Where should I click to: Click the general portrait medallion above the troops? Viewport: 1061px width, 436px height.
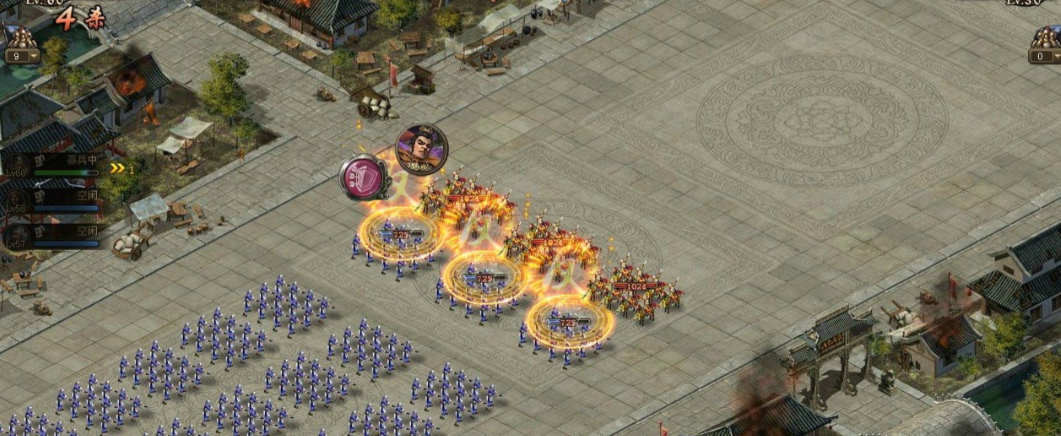(x=422, y=149)
